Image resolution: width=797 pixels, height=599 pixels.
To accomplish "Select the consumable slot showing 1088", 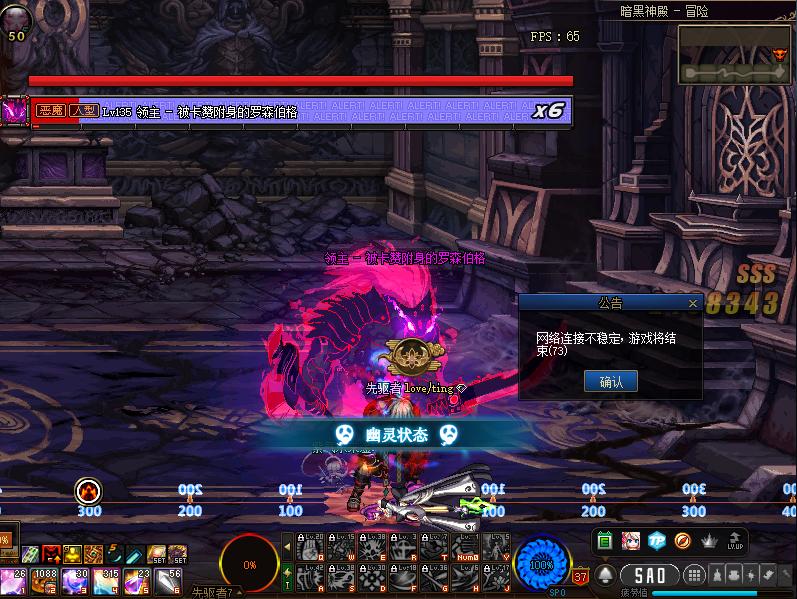I will [46, 580].
